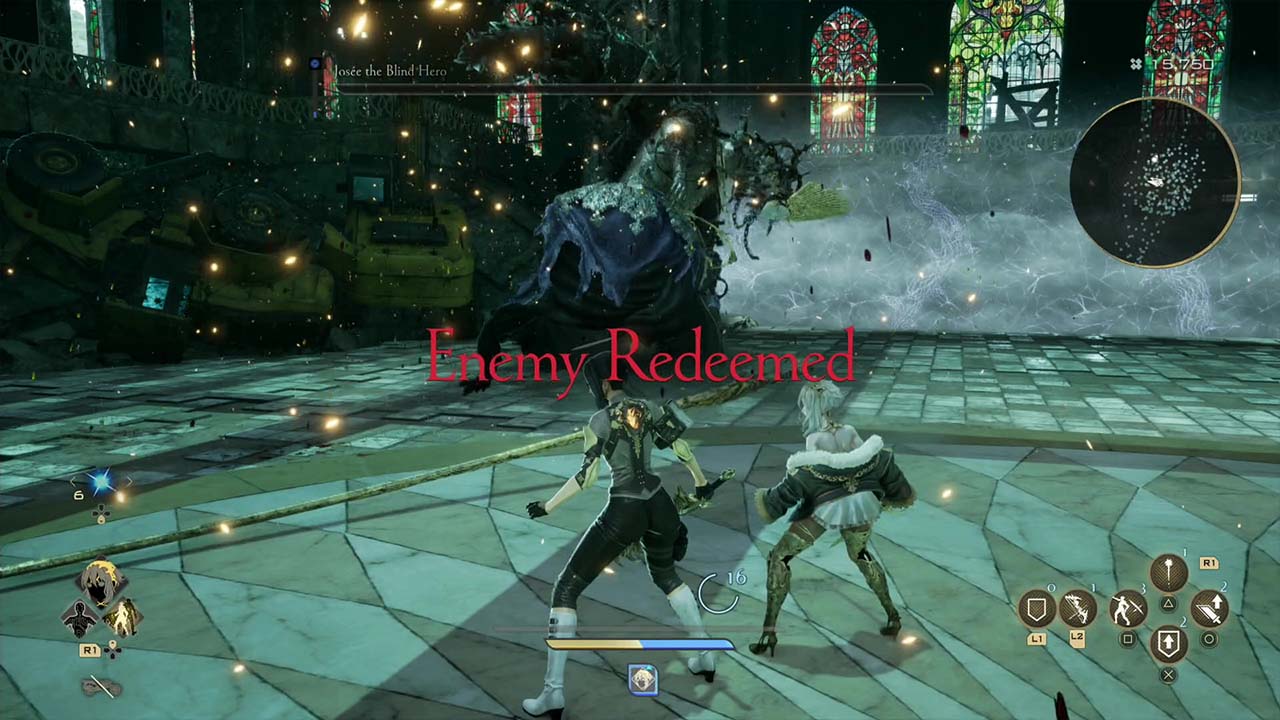This screenshot has width=1280, height=720.
Task: Activate the flaming bow skill
Action: point(1078,608)
